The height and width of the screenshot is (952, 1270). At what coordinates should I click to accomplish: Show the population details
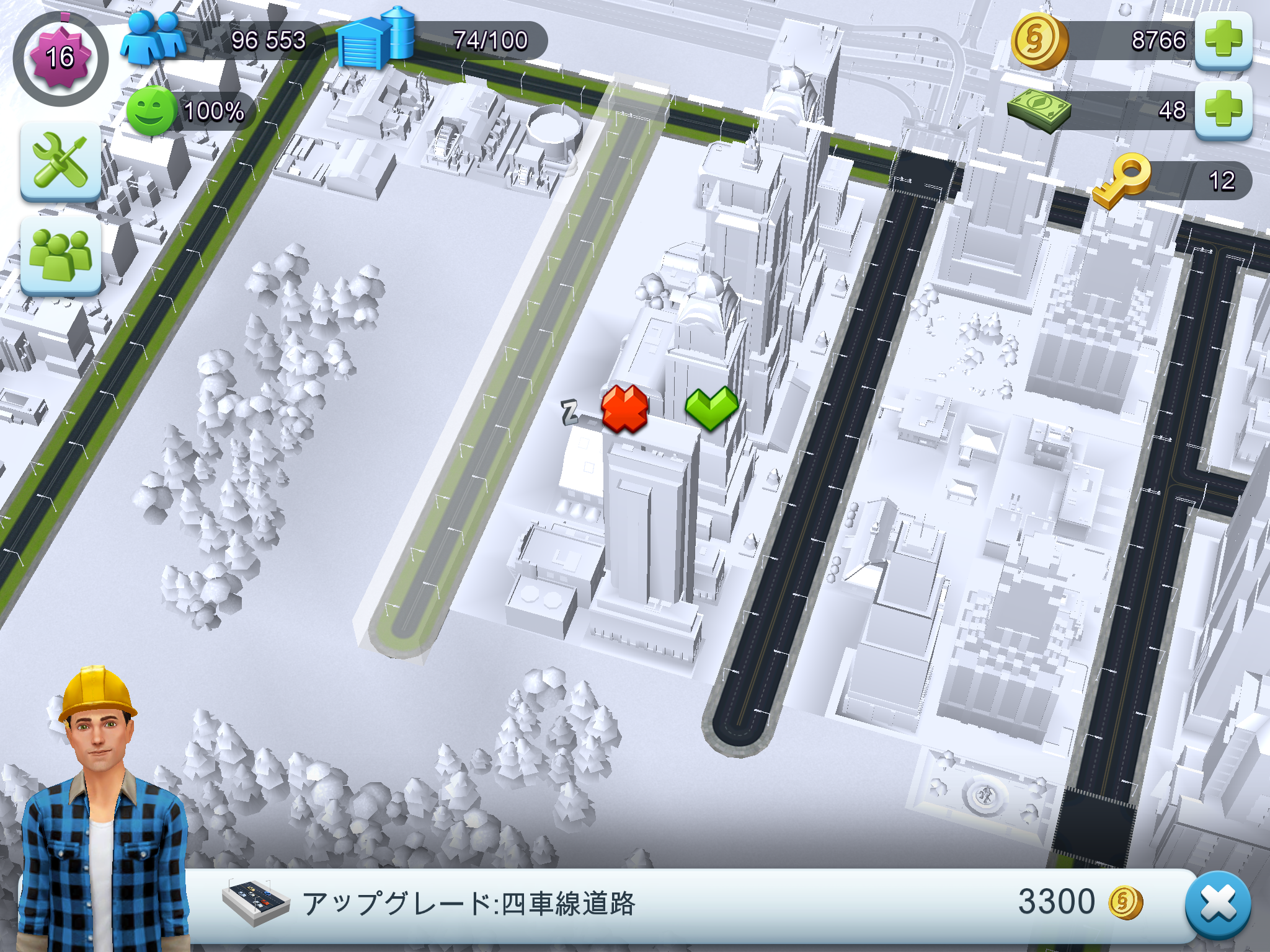click(217, 41)
